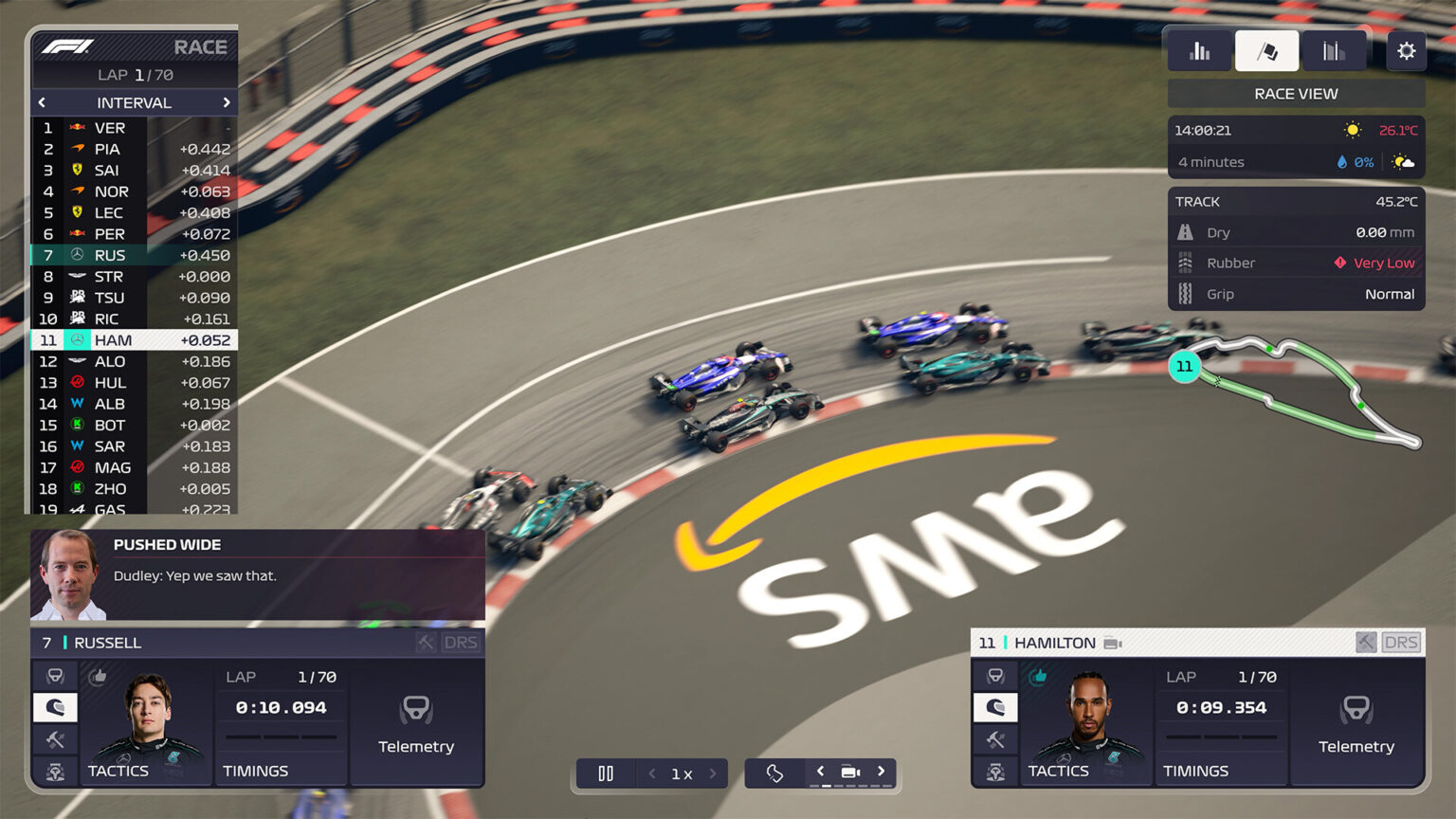This screenshot has height=819, width=1456.
Task: Click the steering wheel icon on Russell's sidebar
Action: 55,675
